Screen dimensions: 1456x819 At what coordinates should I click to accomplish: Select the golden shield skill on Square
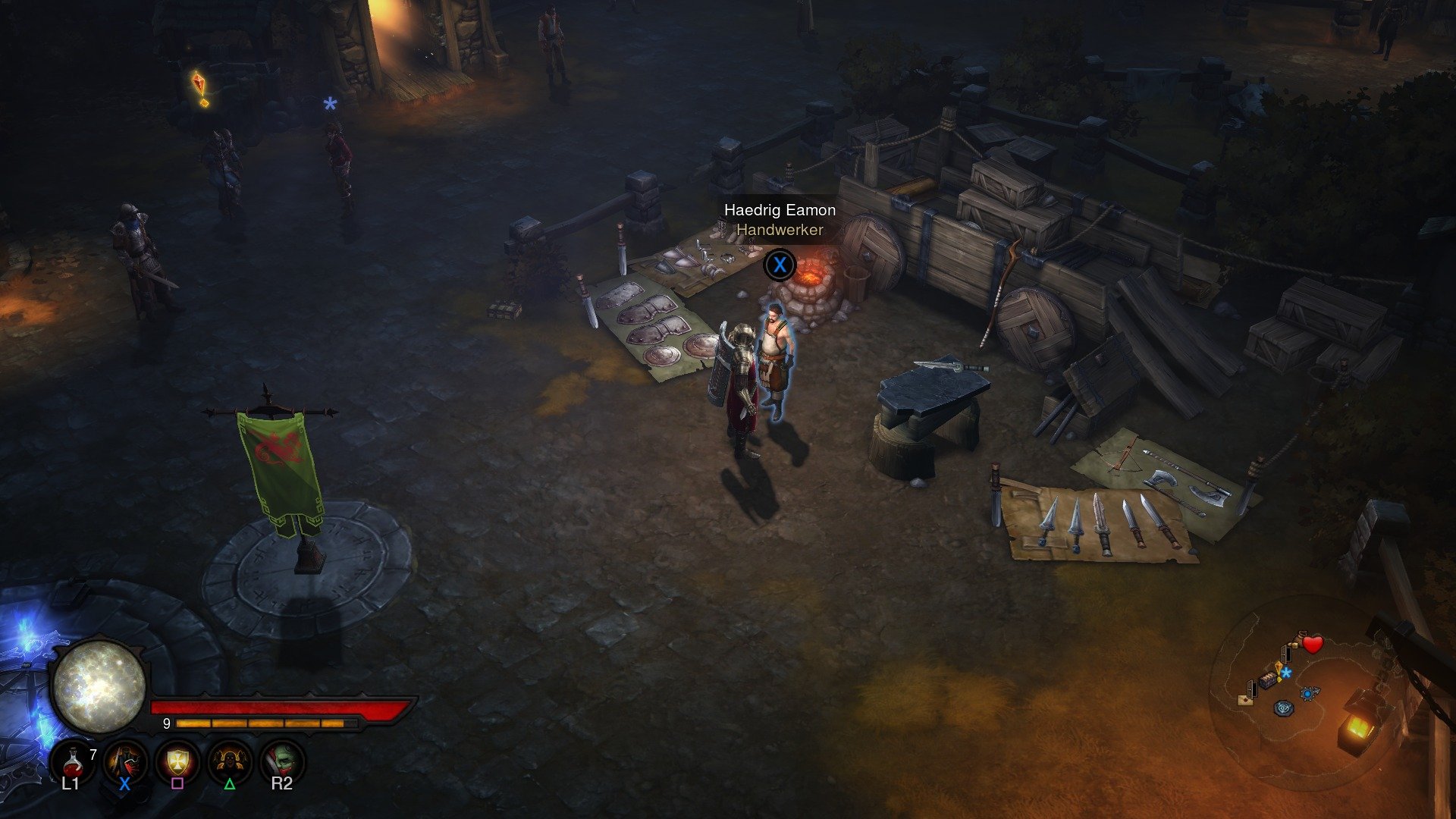(x=177, y=761)
